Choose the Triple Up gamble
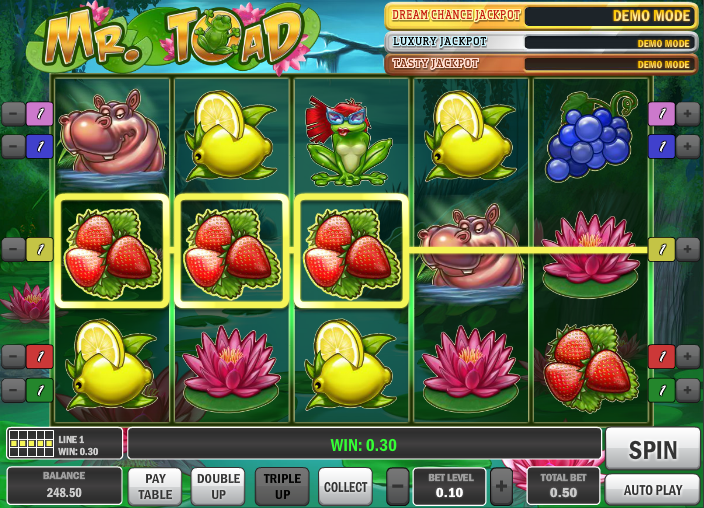The width and height of the screenshot is (704, 508). click(282, 486)
